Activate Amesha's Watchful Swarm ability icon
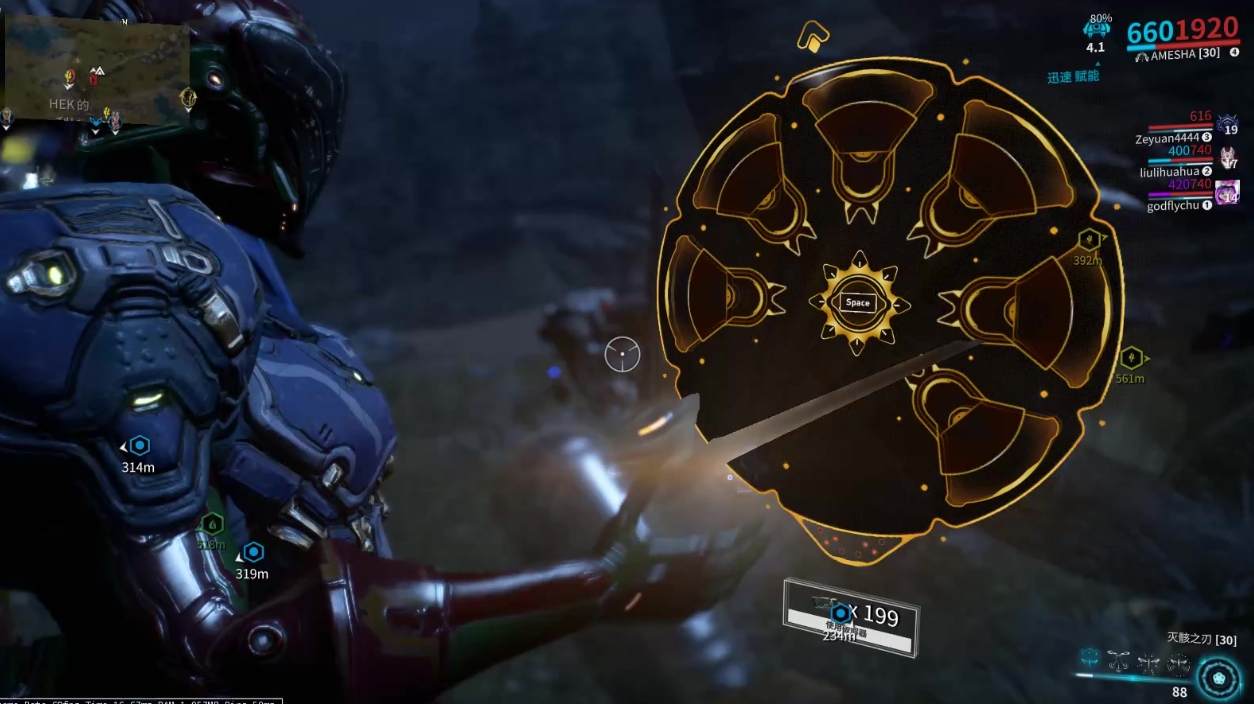The image size is (1254, 704). (x=1090, y=659)
